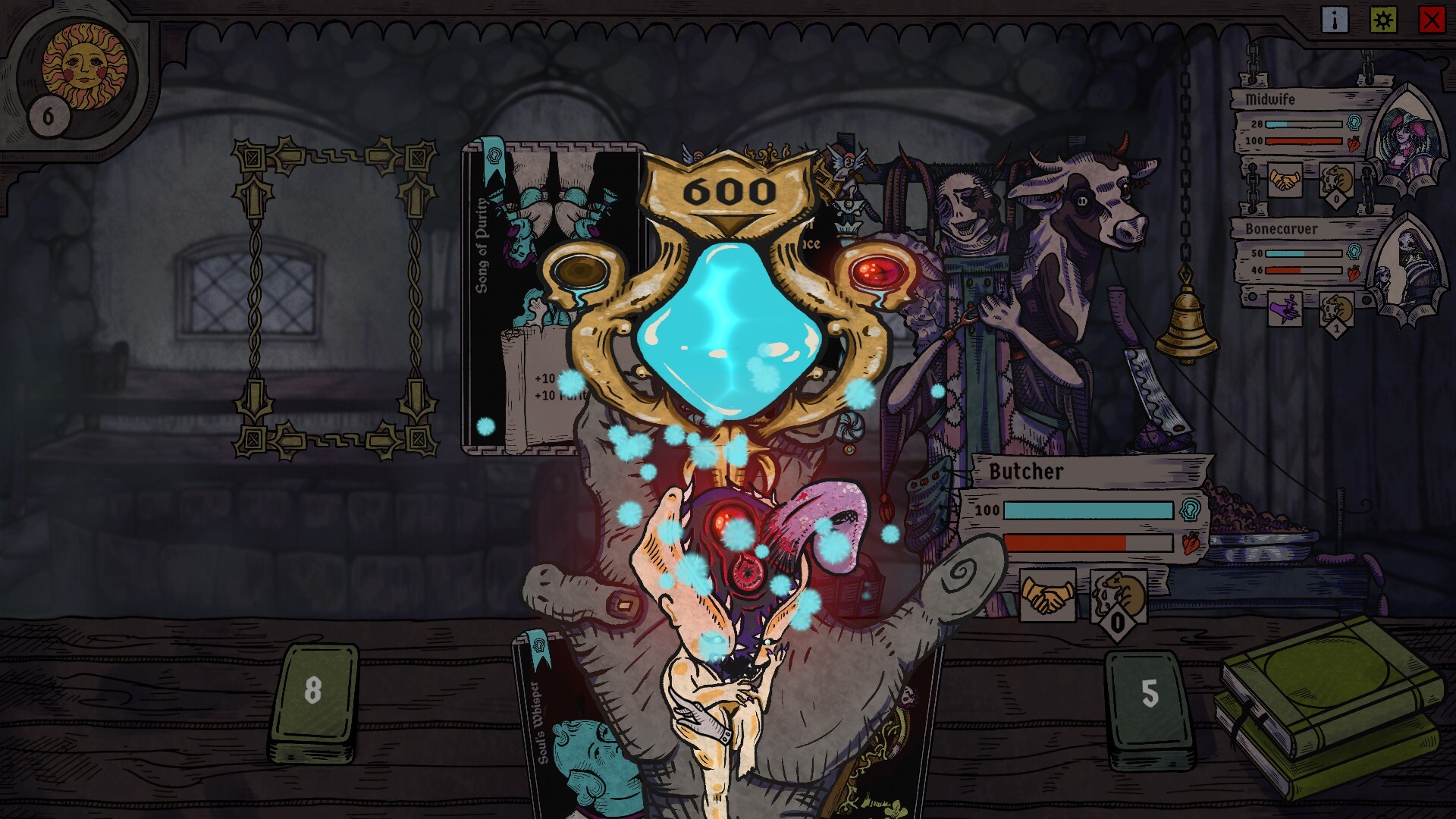Click the dead rat icon below the Midwife
The height and width of the screenshot is (819, 1456).
tap(1336, 180)
